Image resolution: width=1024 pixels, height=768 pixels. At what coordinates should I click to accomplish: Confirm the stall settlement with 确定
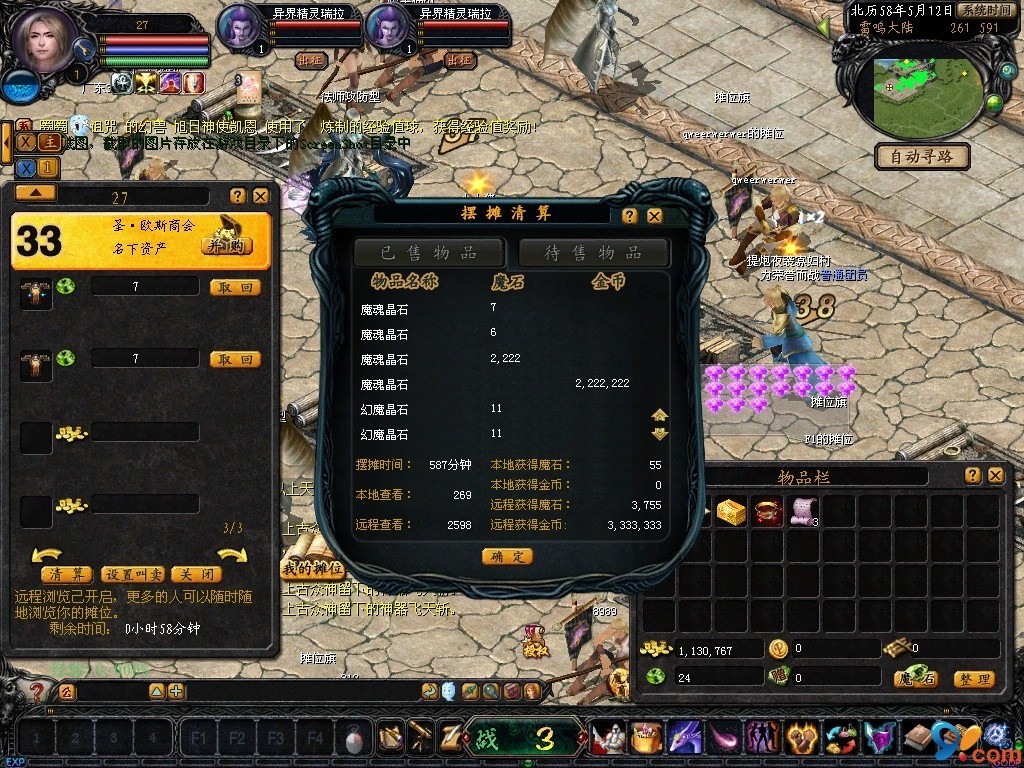(507, 556)
